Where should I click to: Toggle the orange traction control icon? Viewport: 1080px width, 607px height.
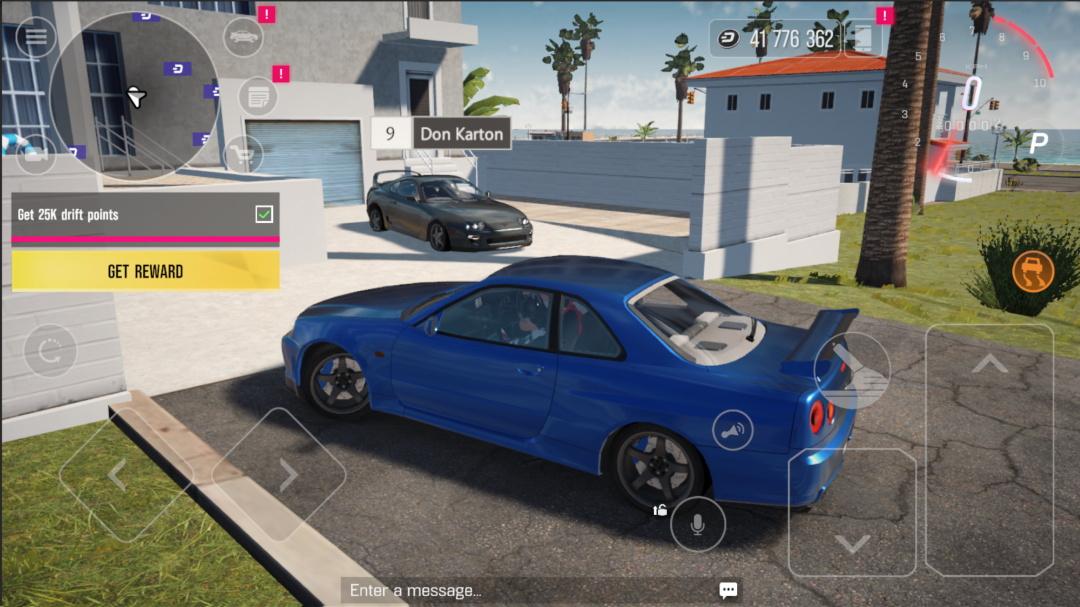[x=1032, y=271]
